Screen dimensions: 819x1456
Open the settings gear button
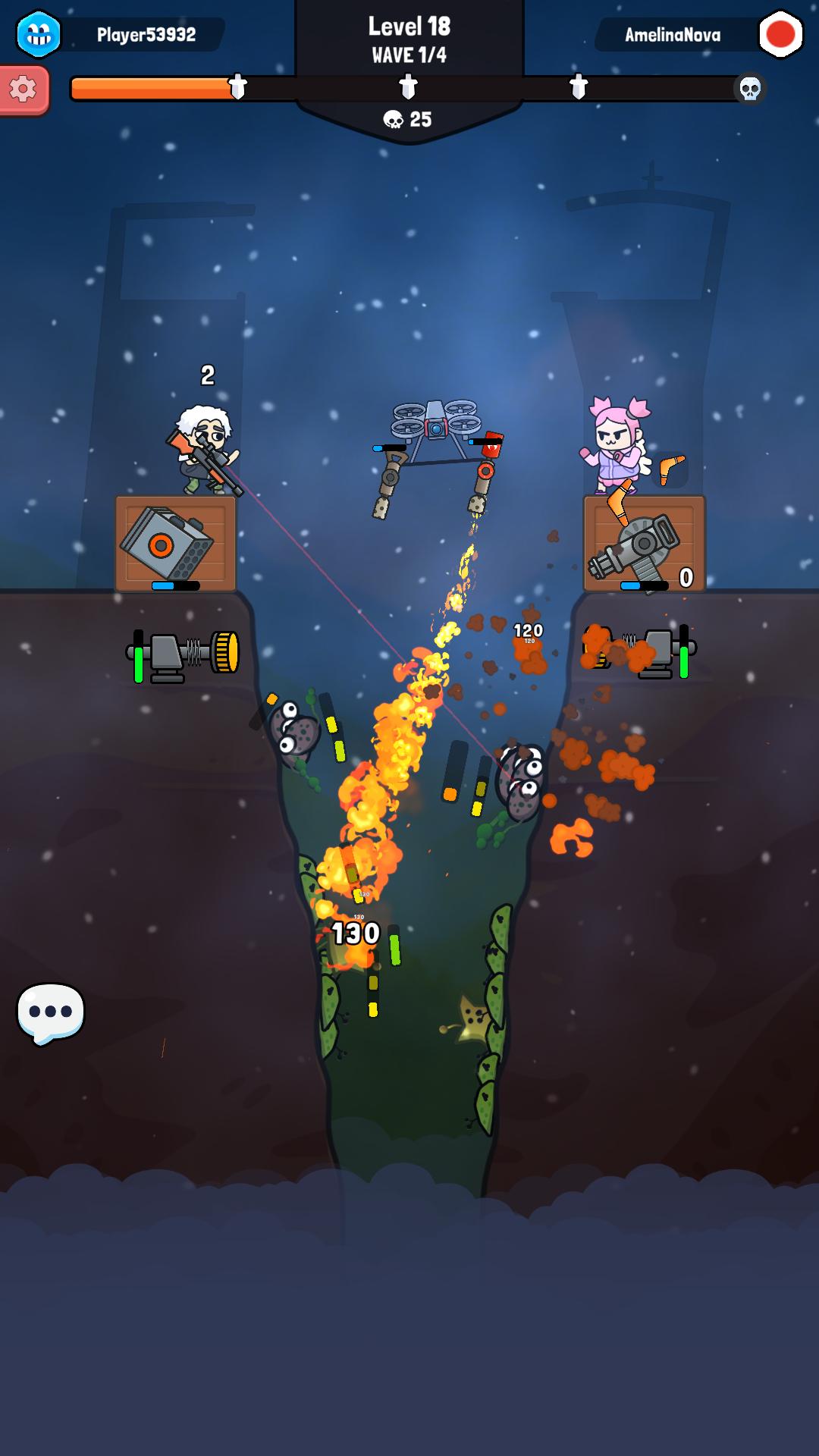click(x=24, y=89)
